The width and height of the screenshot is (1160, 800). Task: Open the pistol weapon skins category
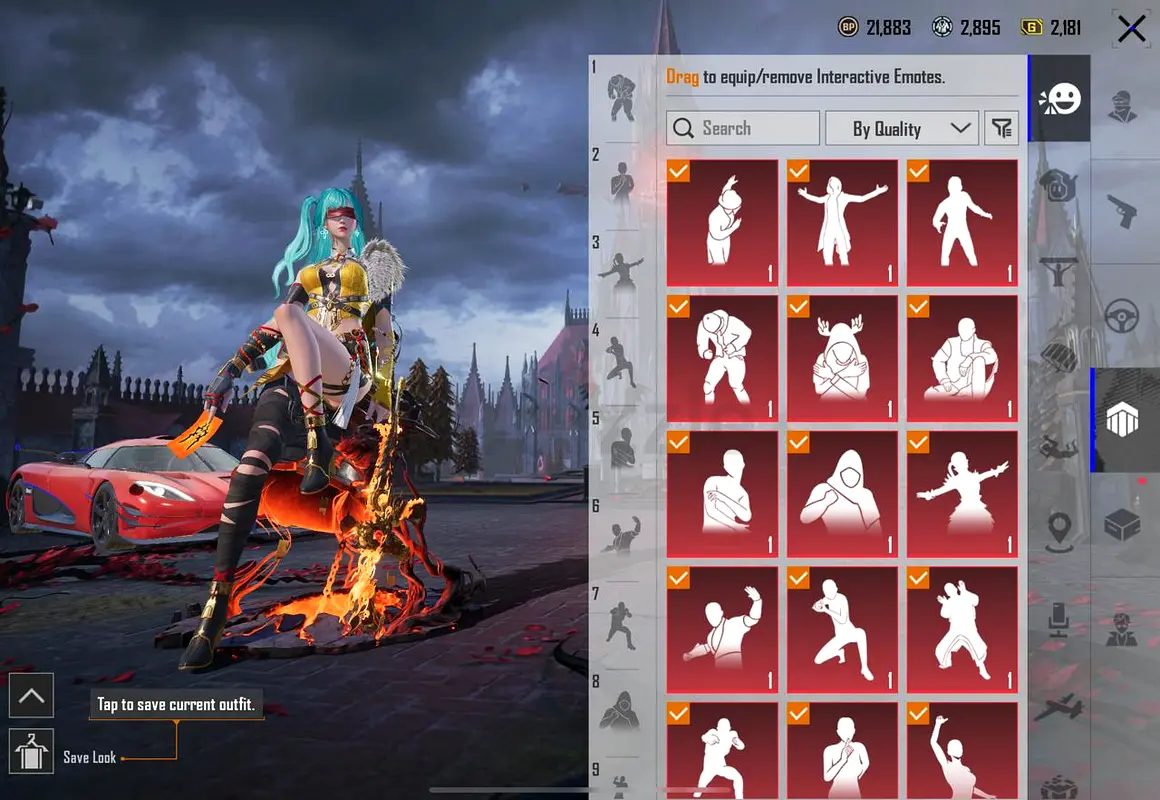[1124, 210]
